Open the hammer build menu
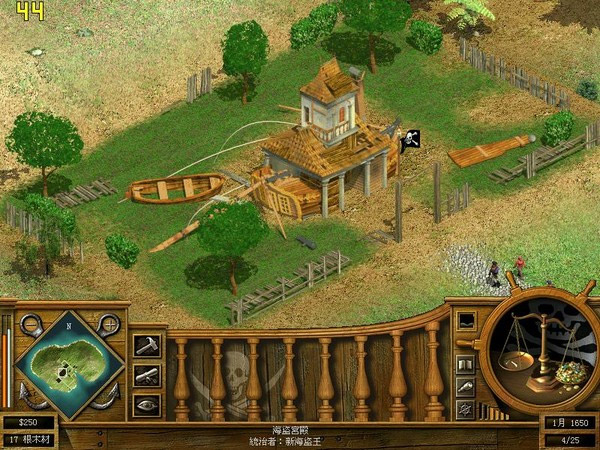This screenshot has width=600, height=450. pyautogui.click(x=146, y=345)
